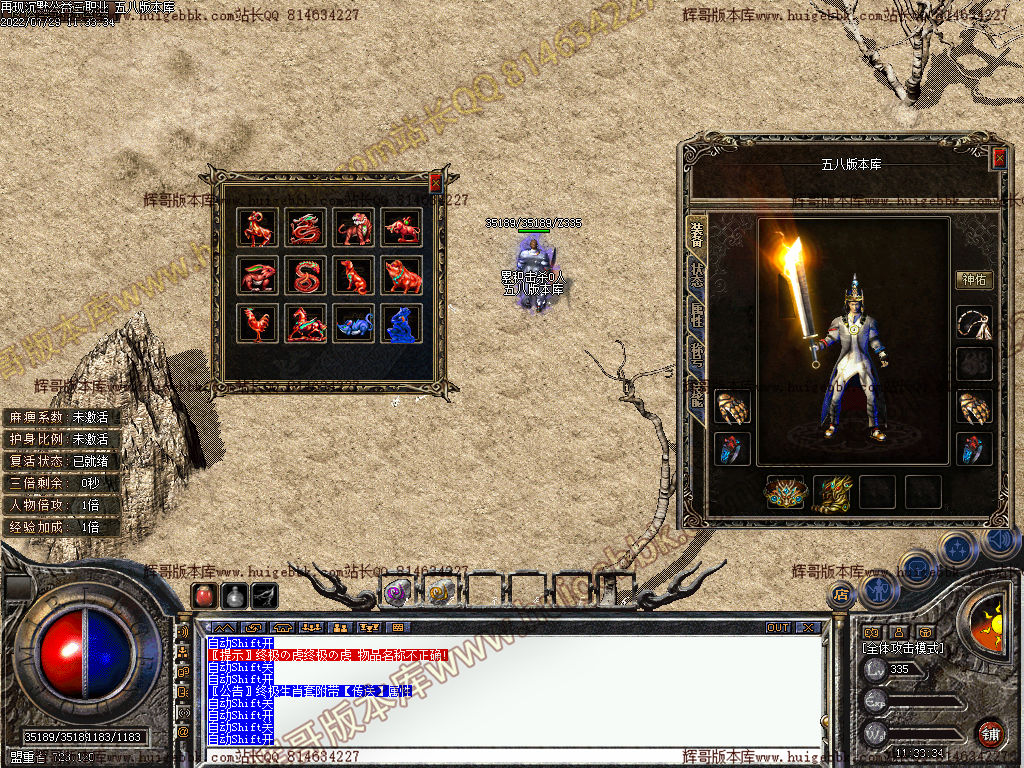Click the OUT button on chat bar
The image size is (1024, 768).
[778, 628]
